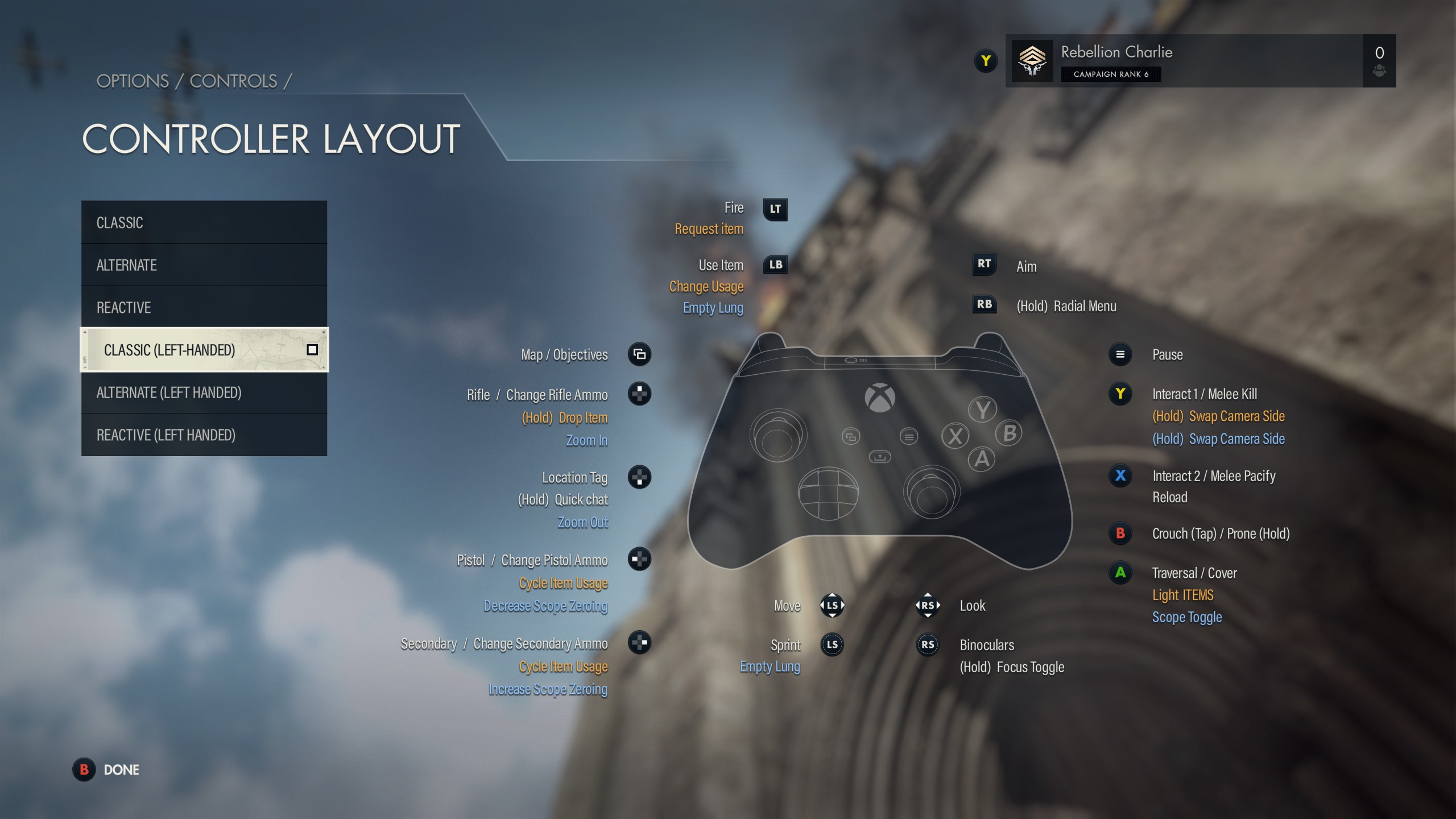Viewport: 1456px width, 819px height.
Task: Choose Alternate (Left Handed) layout
Action: (x=204, y=392)
